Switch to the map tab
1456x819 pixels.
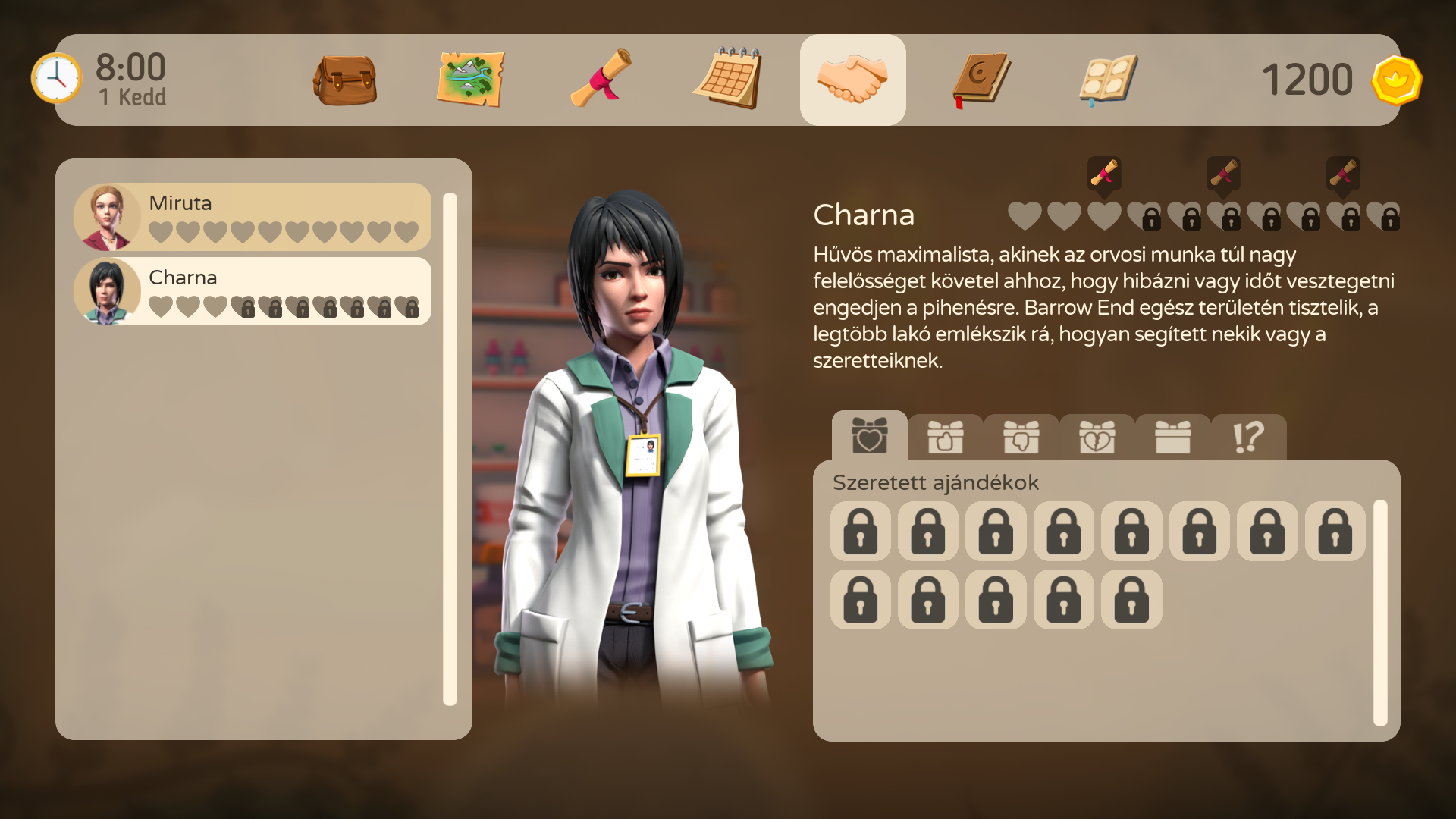click(470, 80)
